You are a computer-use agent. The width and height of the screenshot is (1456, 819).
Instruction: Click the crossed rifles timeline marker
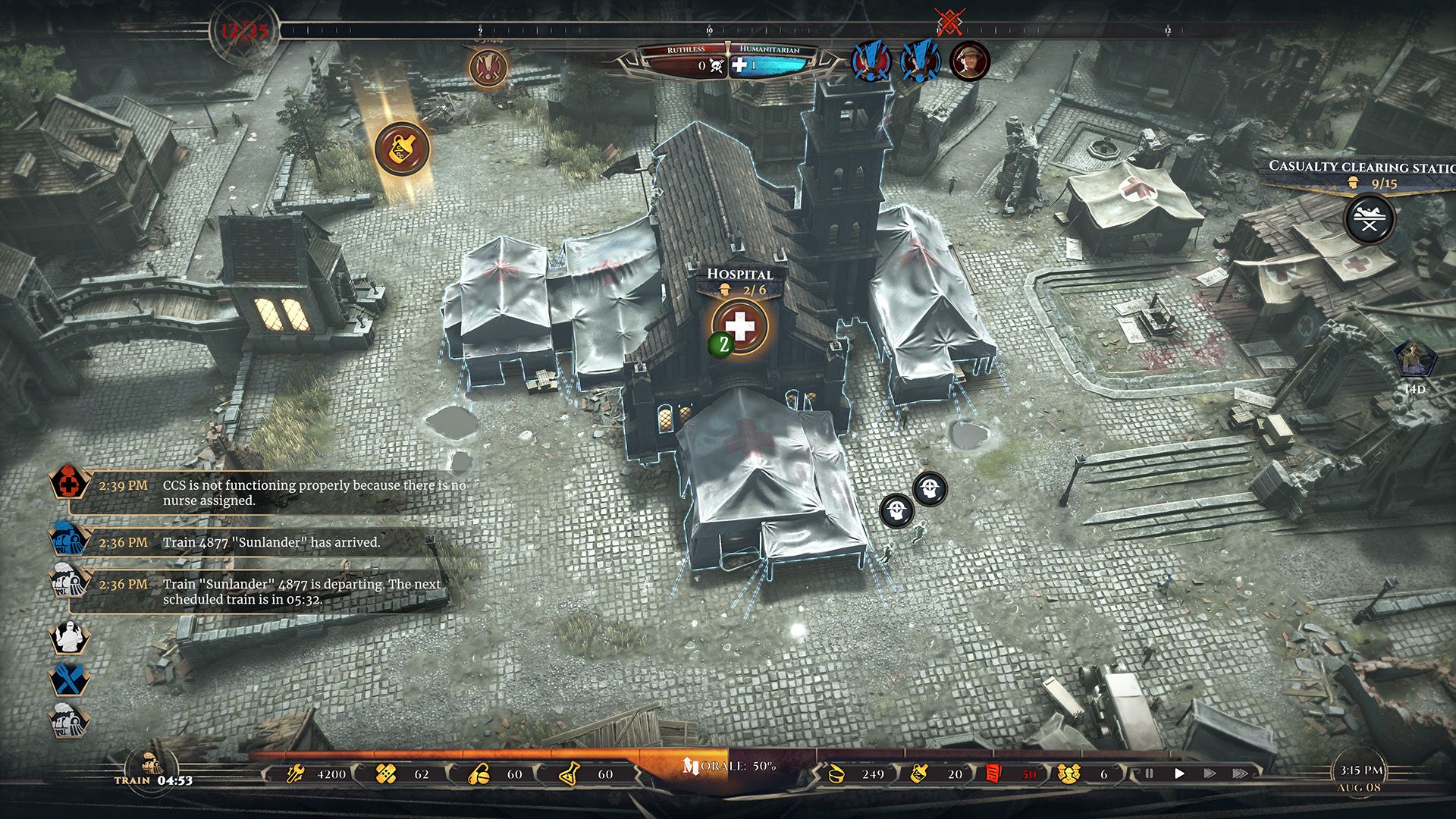click(x=948, y=23)
